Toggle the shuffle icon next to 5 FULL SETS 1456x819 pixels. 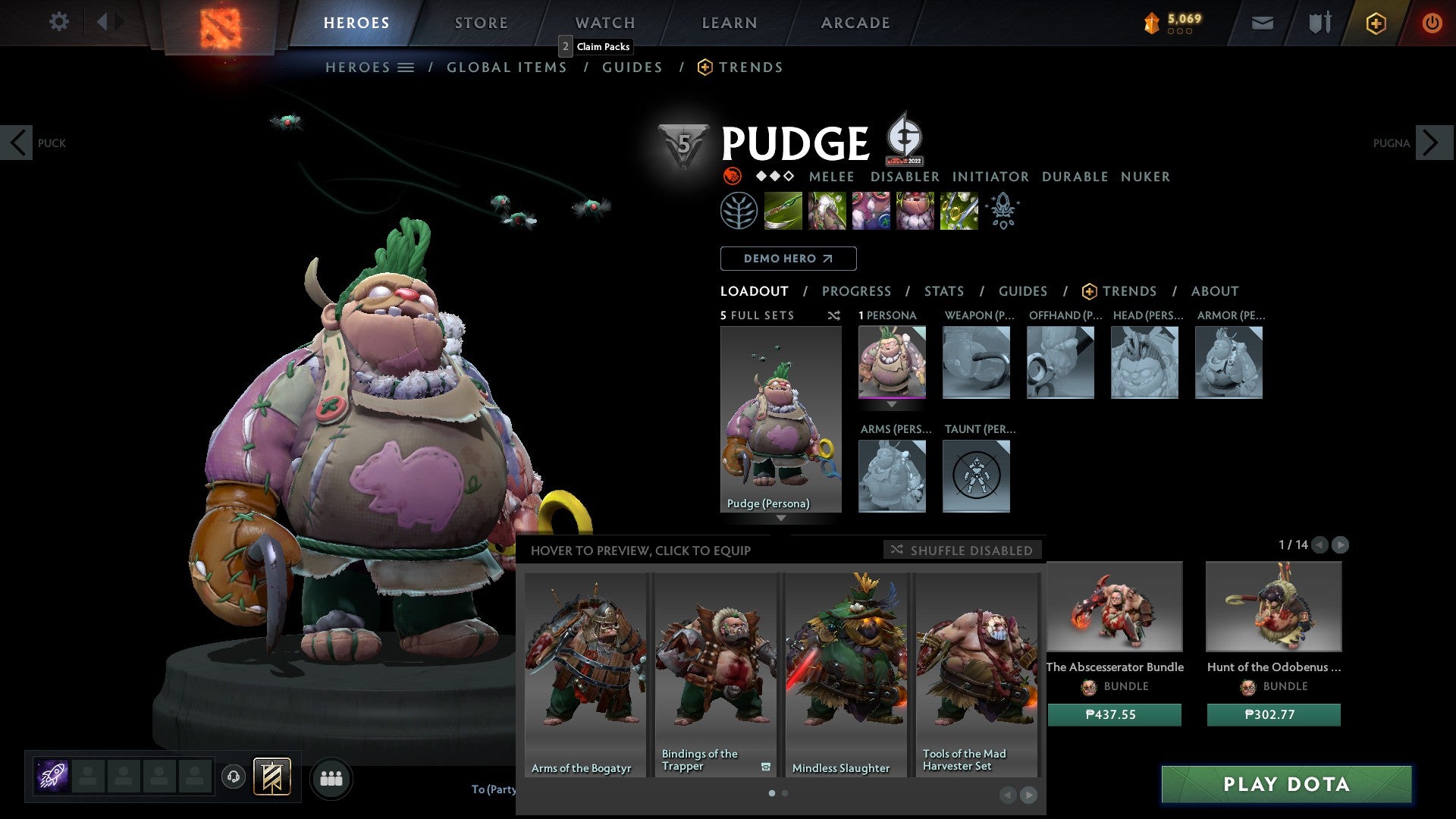[x=834, y=315]
